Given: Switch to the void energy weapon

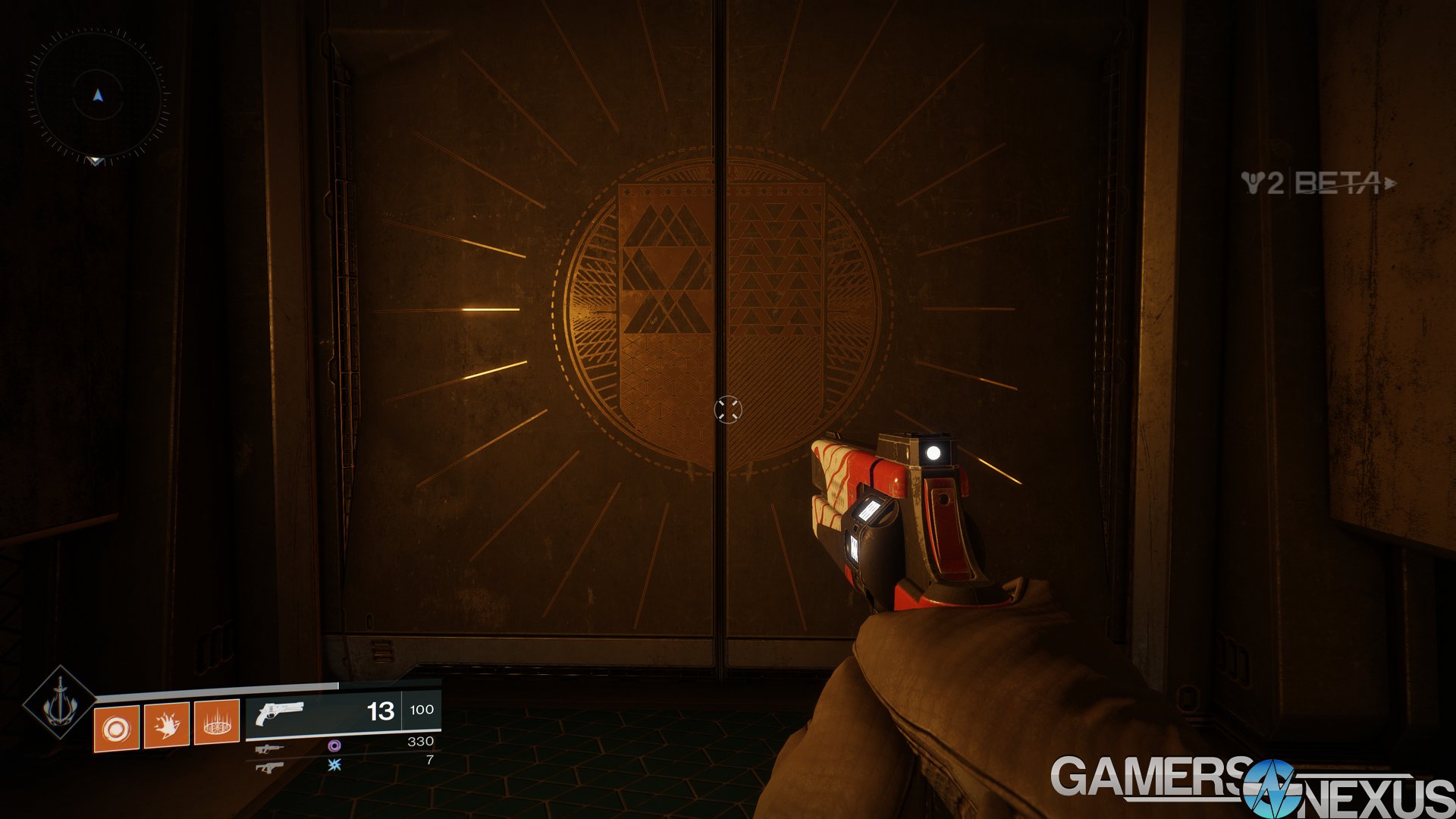Looking at the screenshot, I should [270, 748].
